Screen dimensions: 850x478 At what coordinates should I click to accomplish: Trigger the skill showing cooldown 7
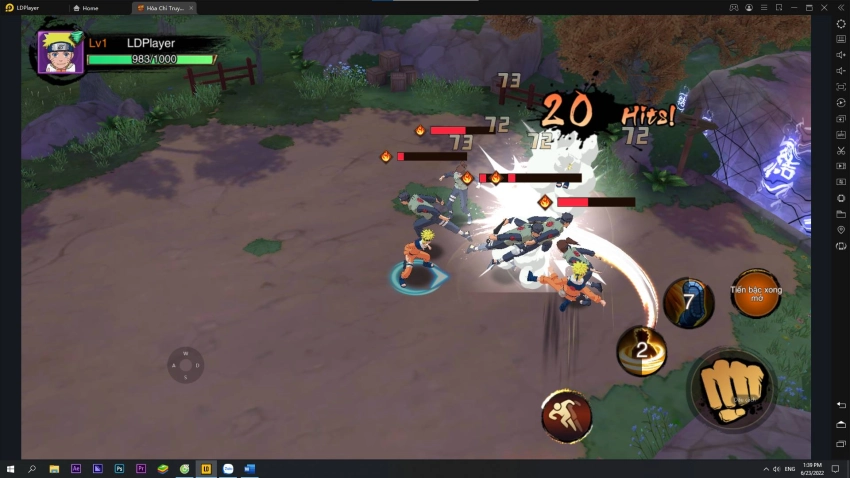pyautogui.click(x=689, y=303)
